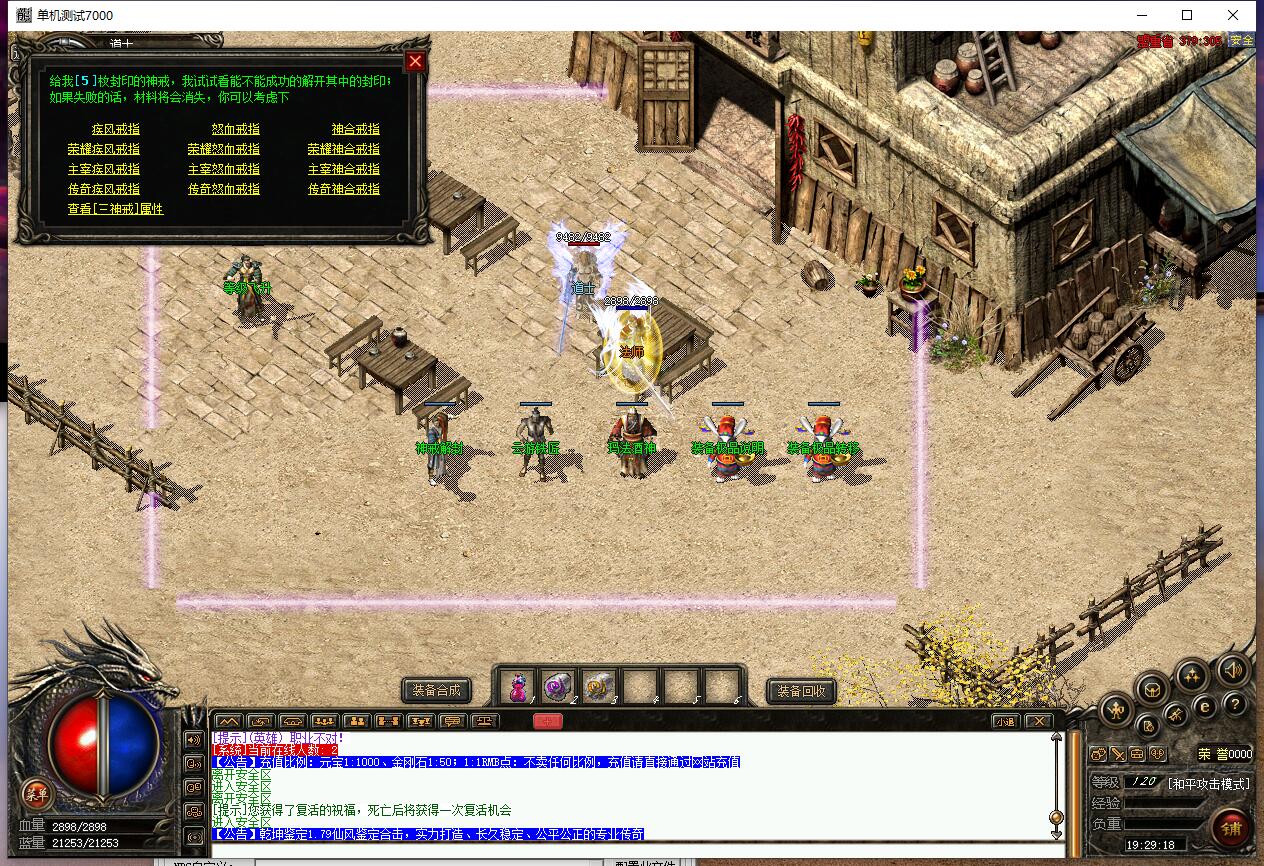Use the purple scroll in hotbar slot 2
Viewport: 1264px width, 866px height.
(558, 687)
